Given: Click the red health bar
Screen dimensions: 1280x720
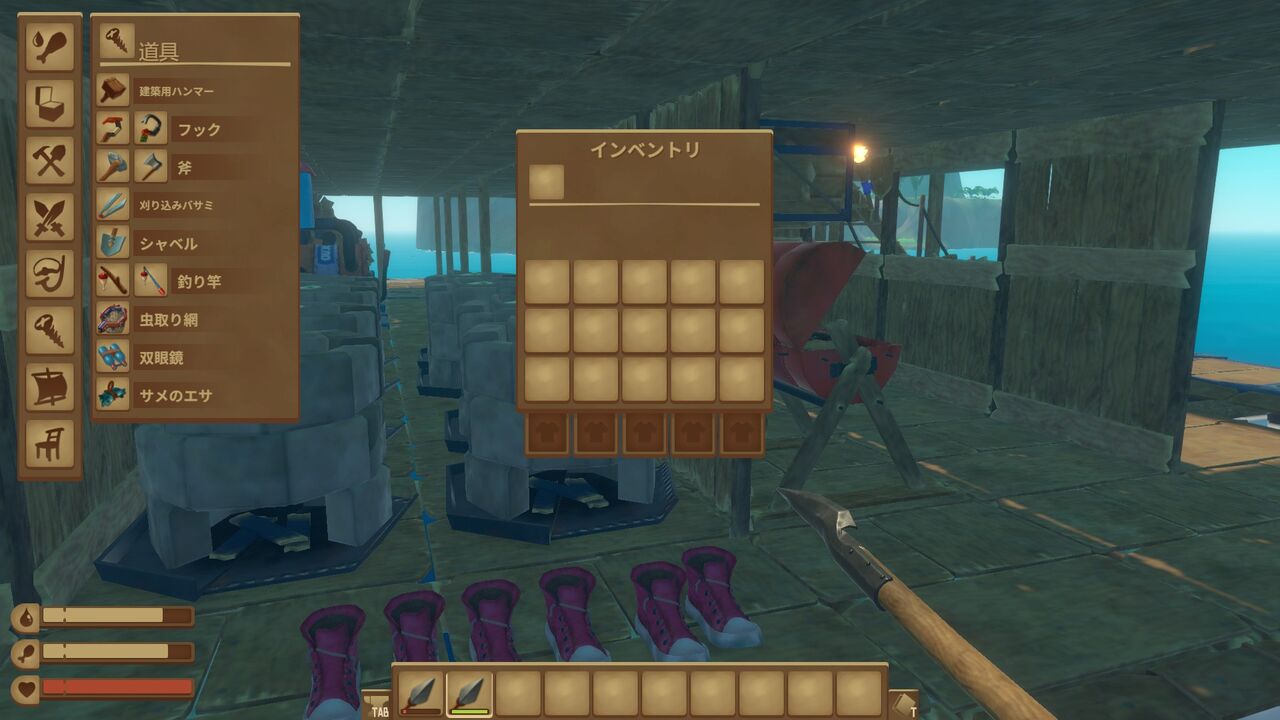Looking at the screenshot, I should pos(120,685).
